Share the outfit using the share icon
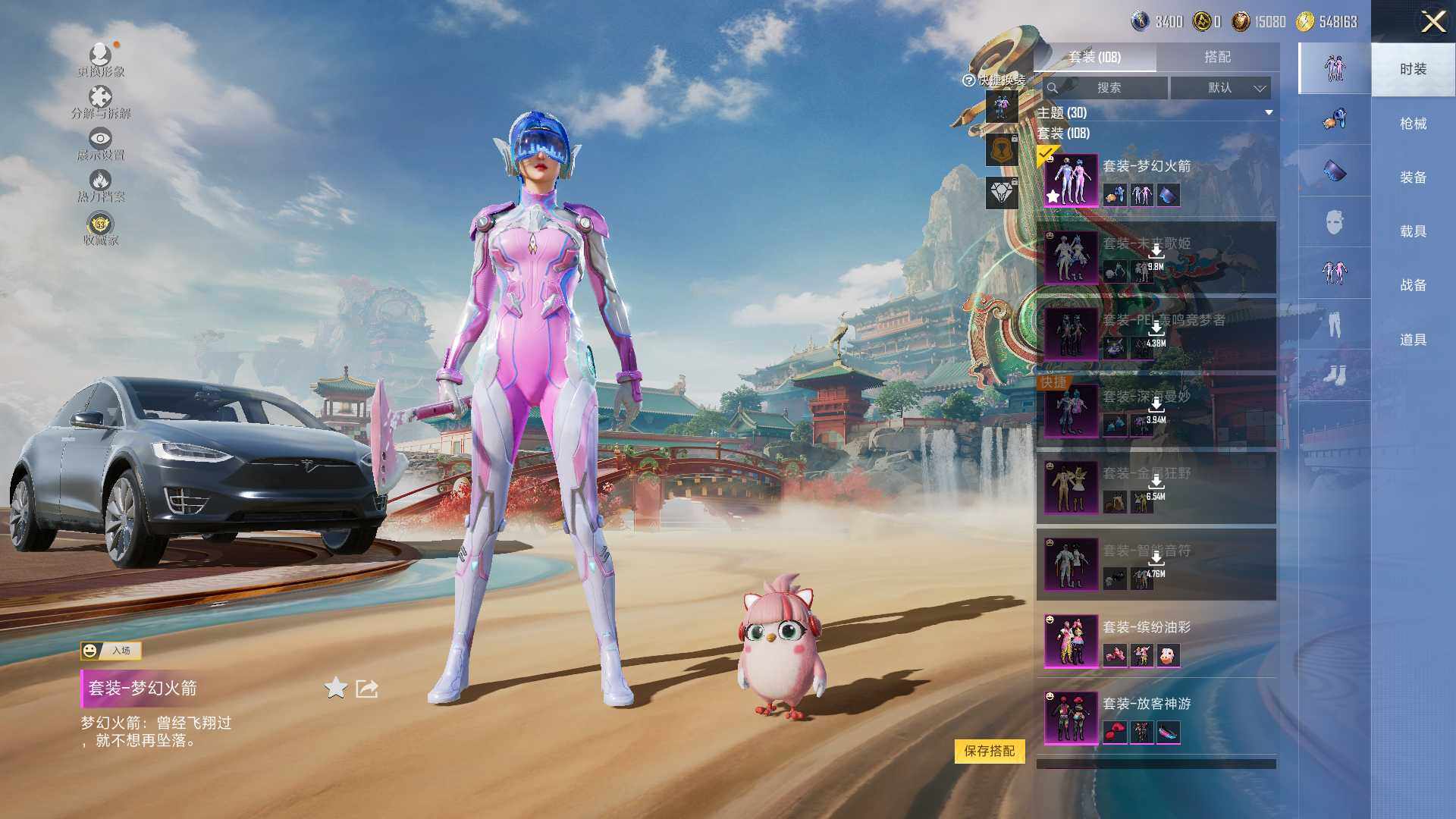Image resolution: width=1456 pixels, height=819 pixels. tap(367, 689)
